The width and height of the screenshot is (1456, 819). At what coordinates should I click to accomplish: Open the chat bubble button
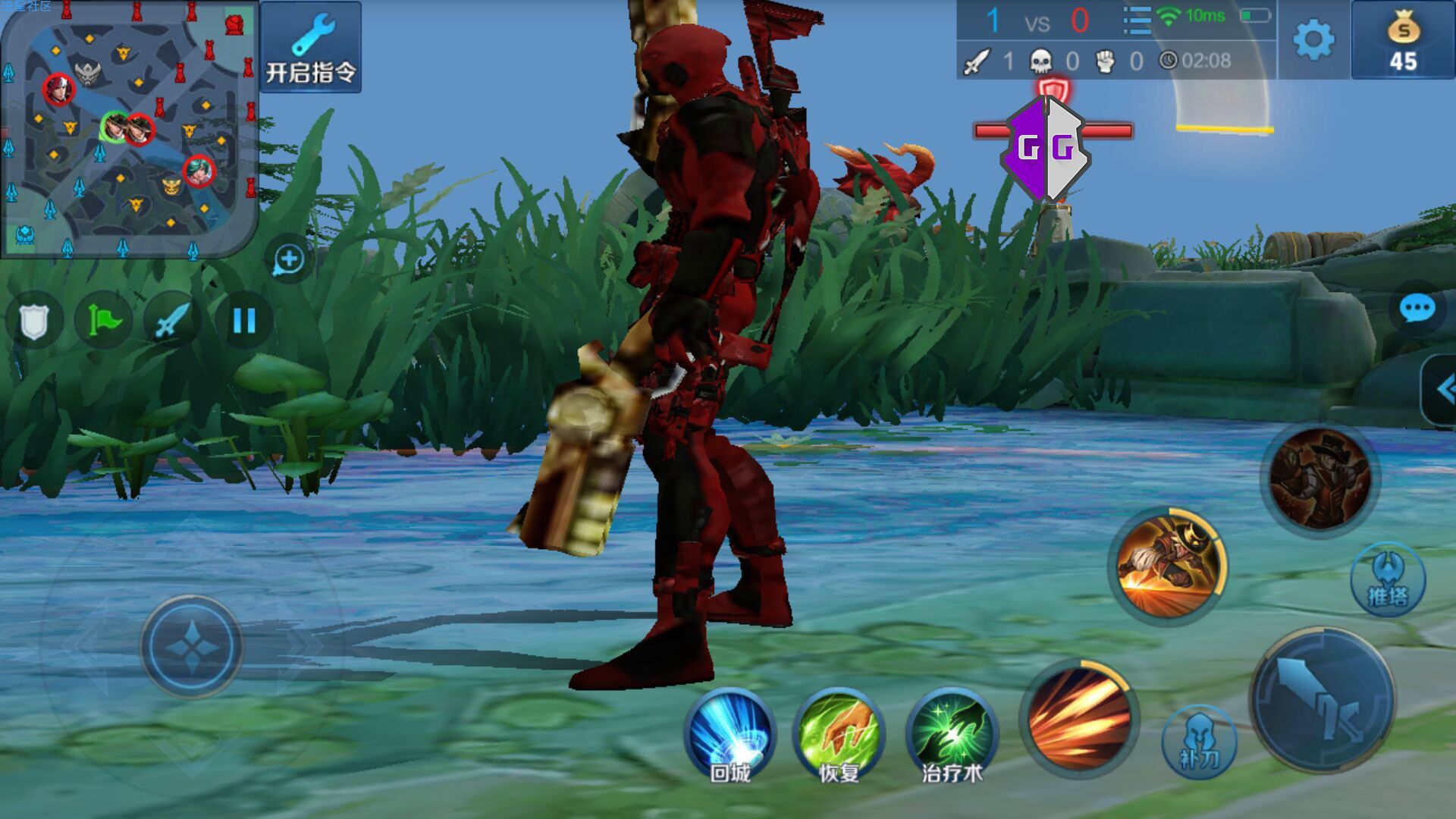click(x=1416, y=309)
